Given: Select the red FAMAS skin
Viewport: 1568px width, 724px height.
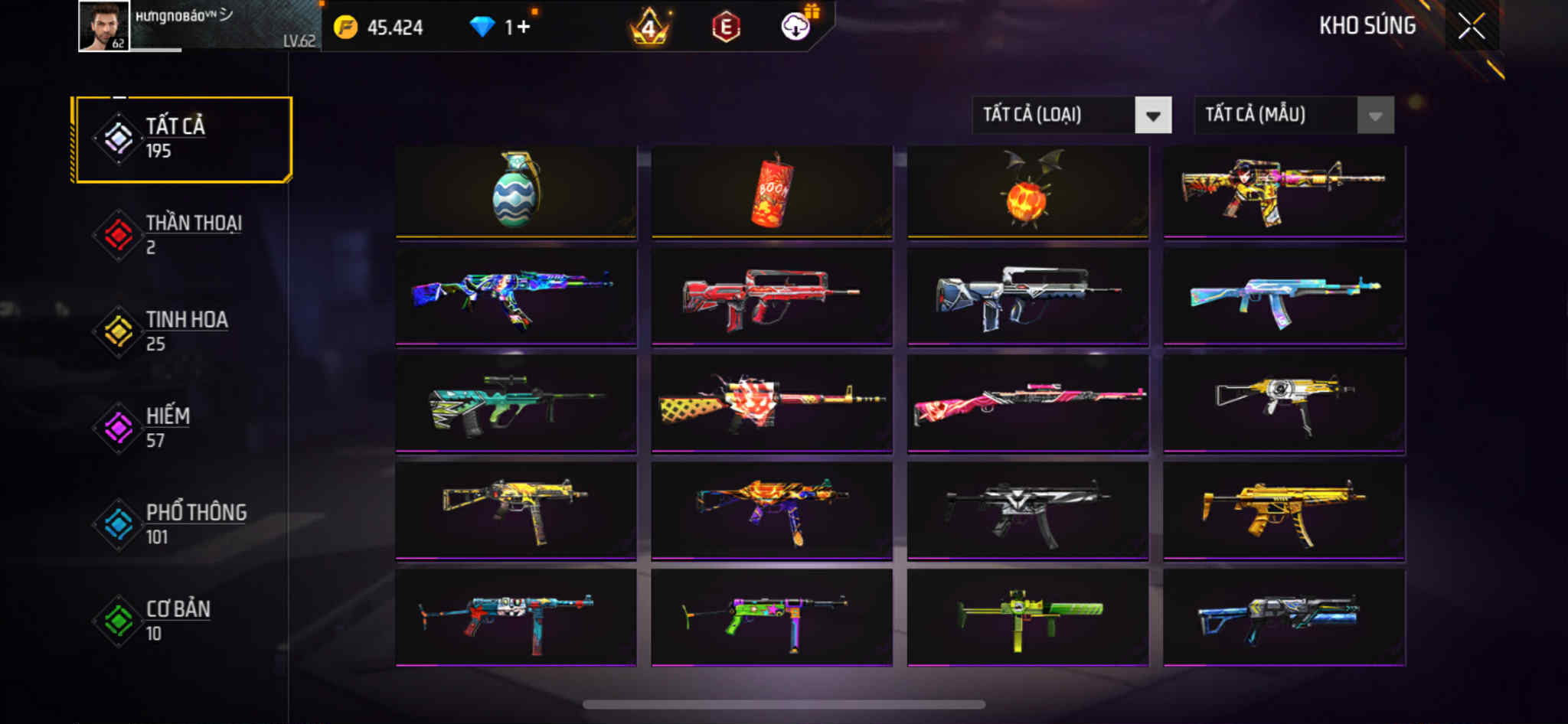Looking at the screenshot, I should coord(772,297).
